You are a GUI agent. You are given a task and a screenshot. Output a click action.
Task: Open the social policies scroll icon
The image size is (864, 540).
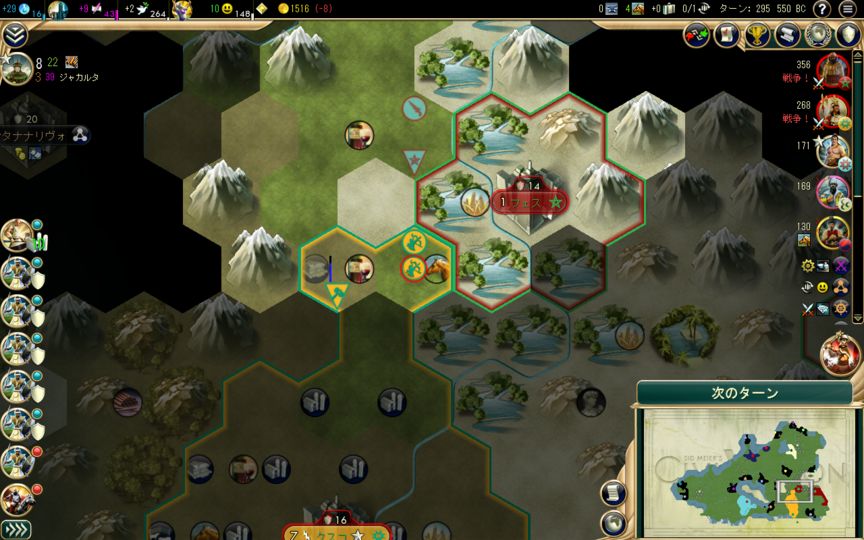724,35
